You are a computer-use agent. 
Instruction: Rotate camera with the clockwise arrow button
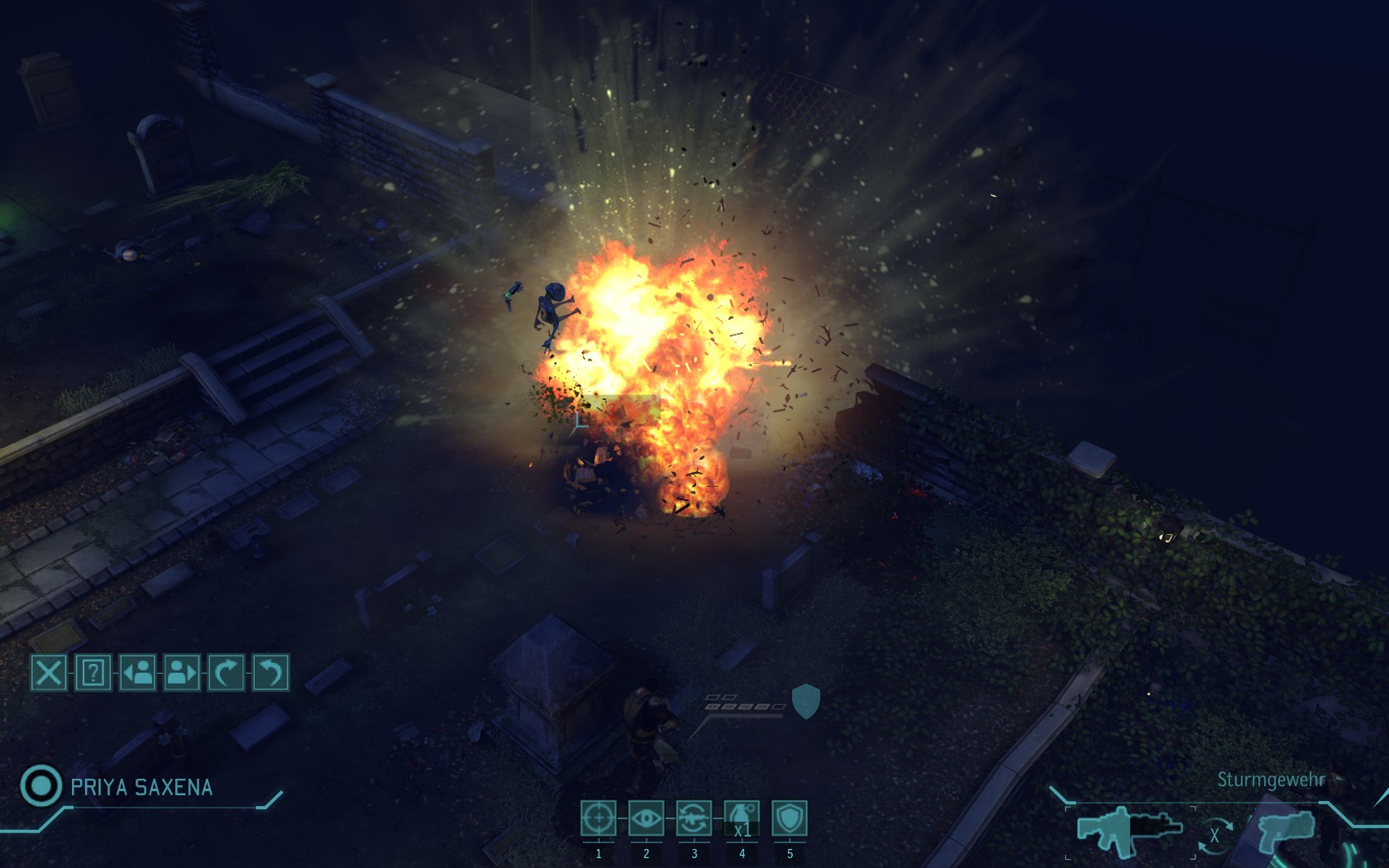227,672
